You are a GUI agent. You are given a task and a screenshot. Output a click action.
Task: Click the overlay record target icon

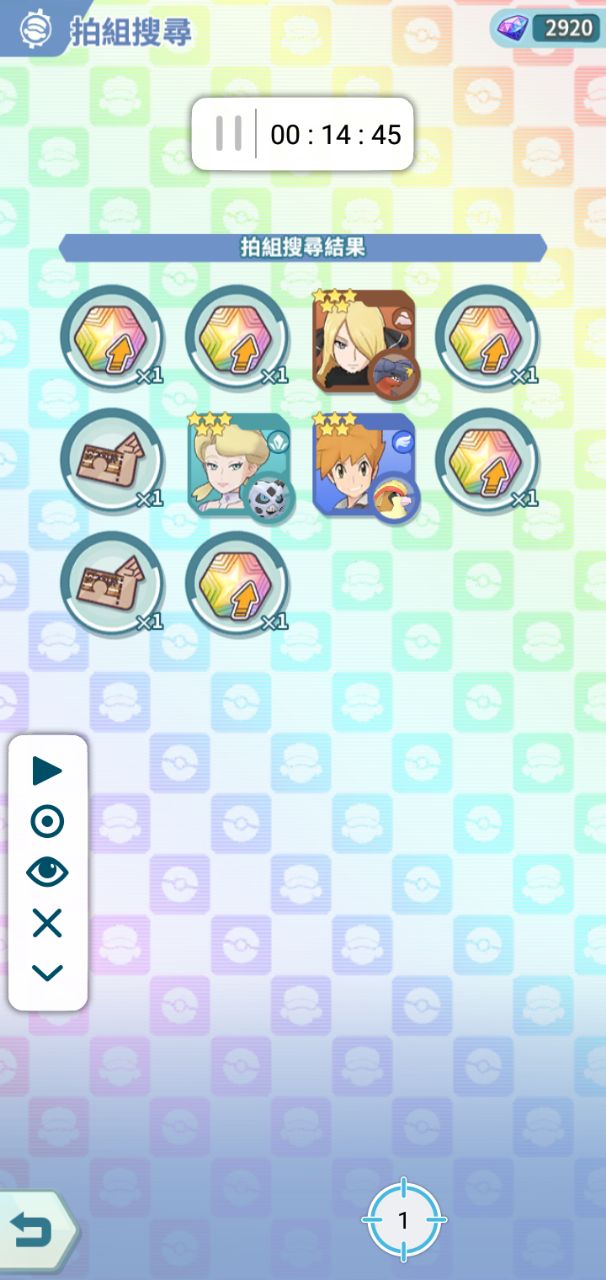47,822
